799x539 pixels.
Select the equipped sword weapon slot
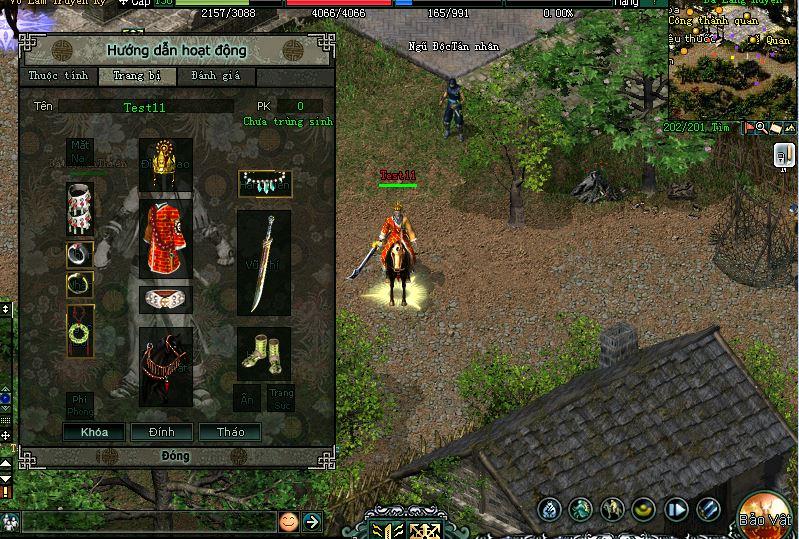coord(263,263)
